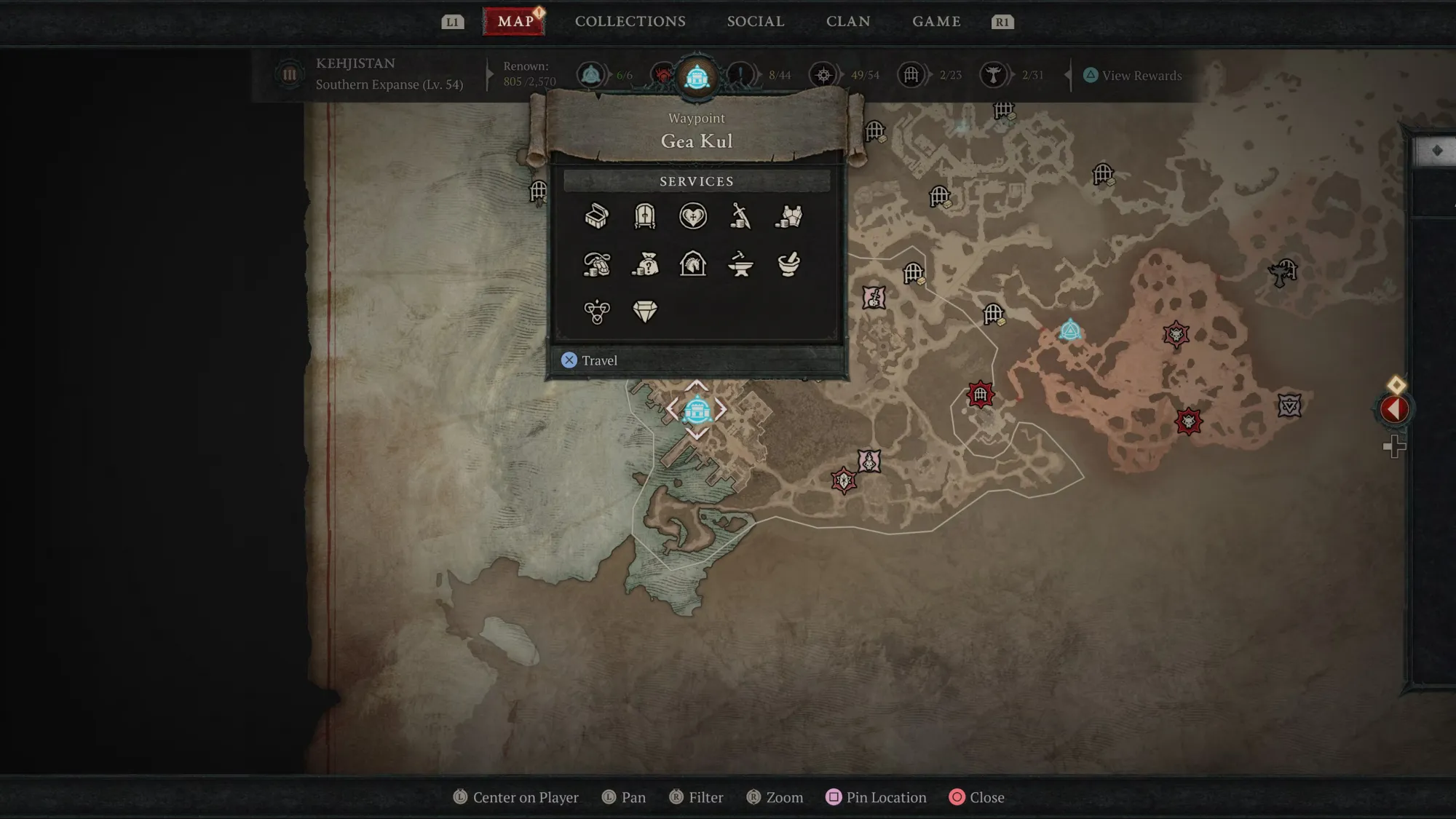Switch to the Collections tab
This screenshot has height=819, width=1456.
630,22
